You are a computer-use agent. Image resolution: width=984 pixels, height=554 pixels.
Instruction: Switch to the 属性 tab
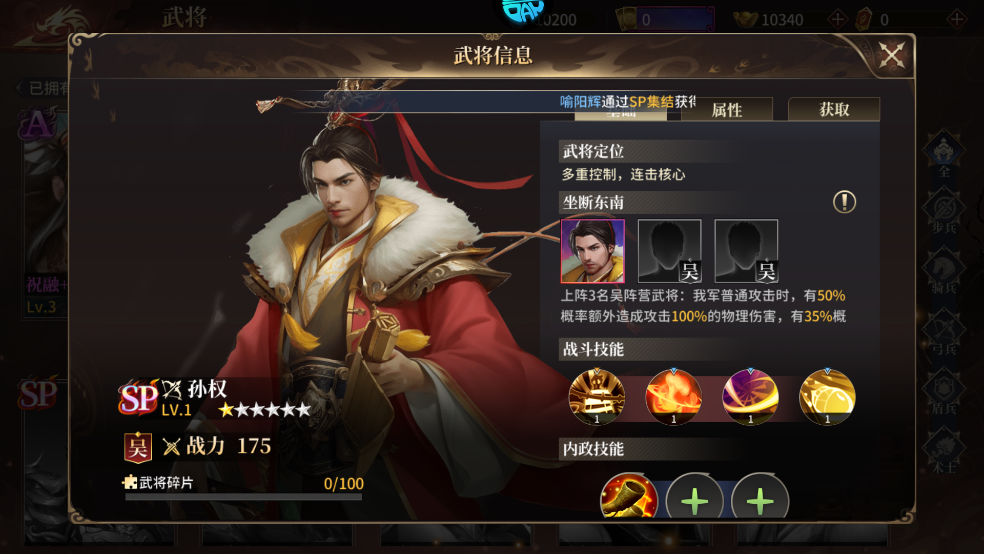(727, 110)
